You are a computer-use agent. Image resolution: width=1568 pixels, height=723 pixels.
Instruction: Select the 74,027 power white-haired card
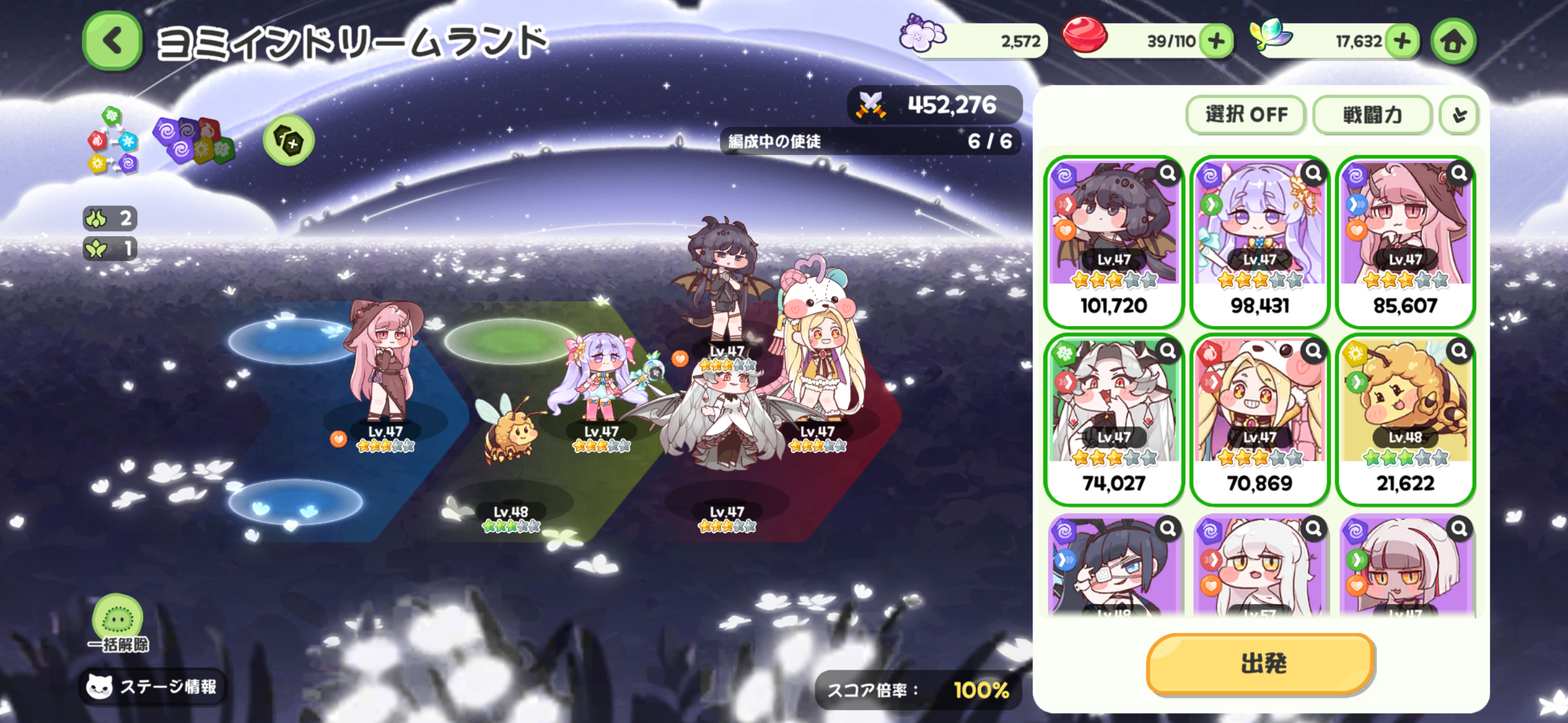(x=1113, y=419)
